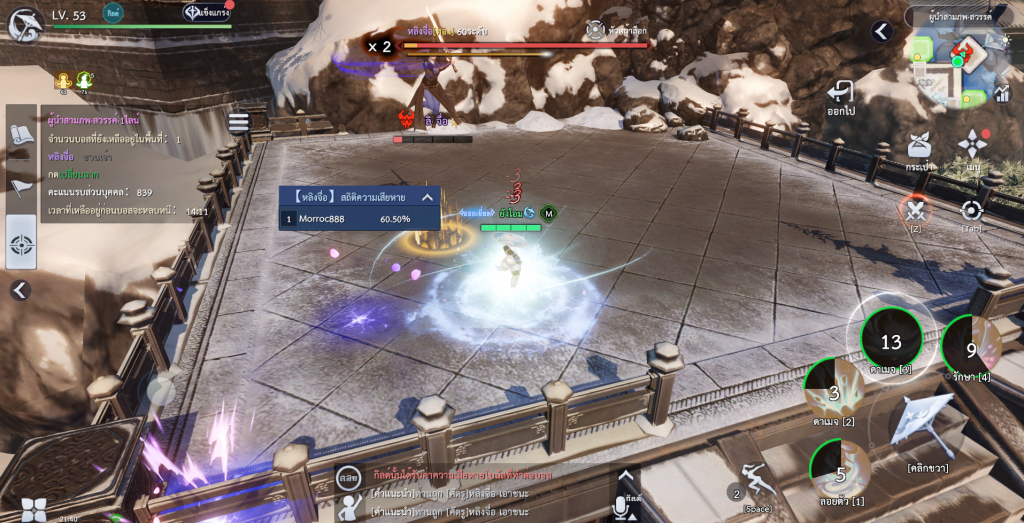
Task: Collapse the top-right panel with arrow
Action: click(881, 32)
